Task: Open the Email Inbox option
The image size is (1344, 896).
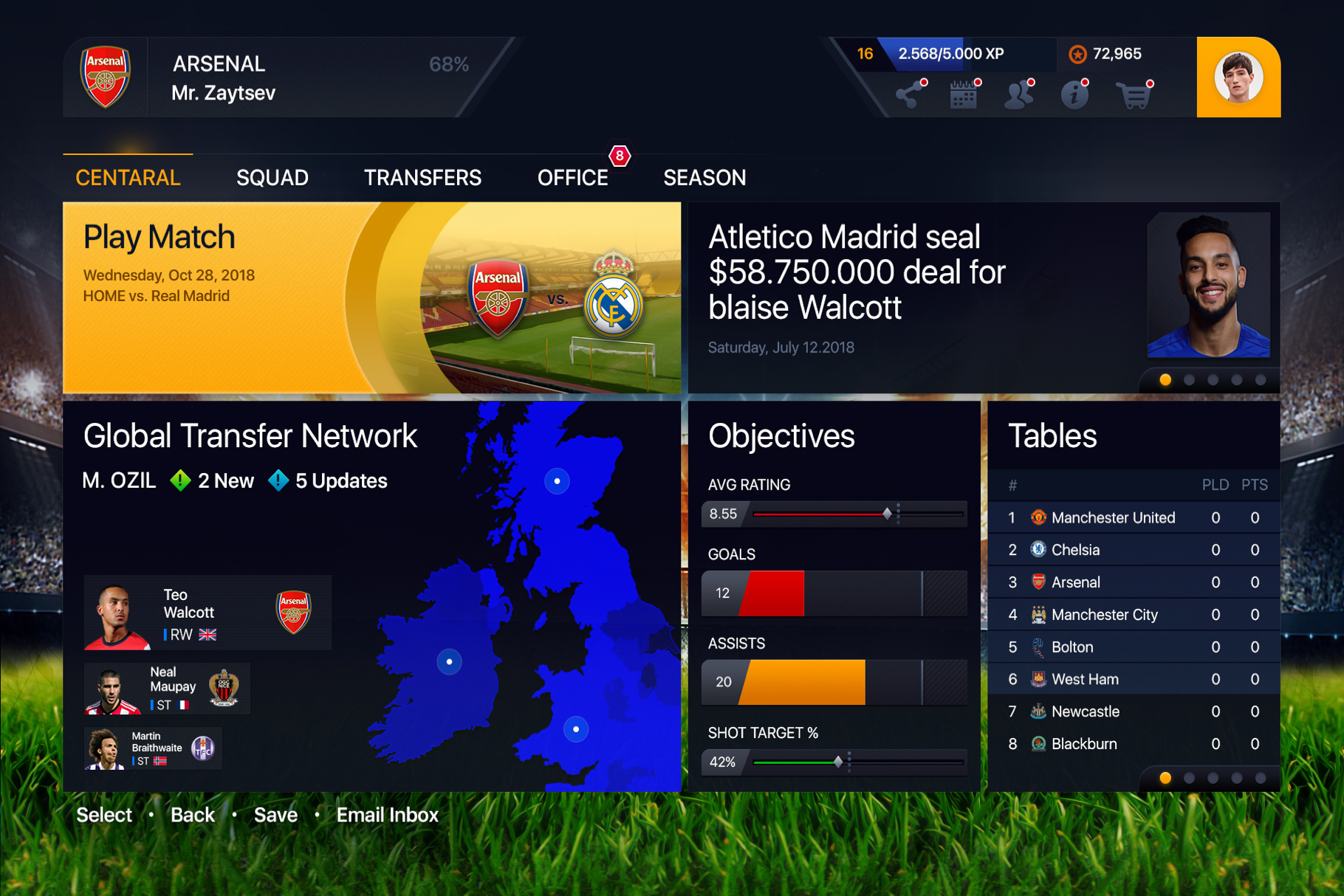Action: coord(387,815)
